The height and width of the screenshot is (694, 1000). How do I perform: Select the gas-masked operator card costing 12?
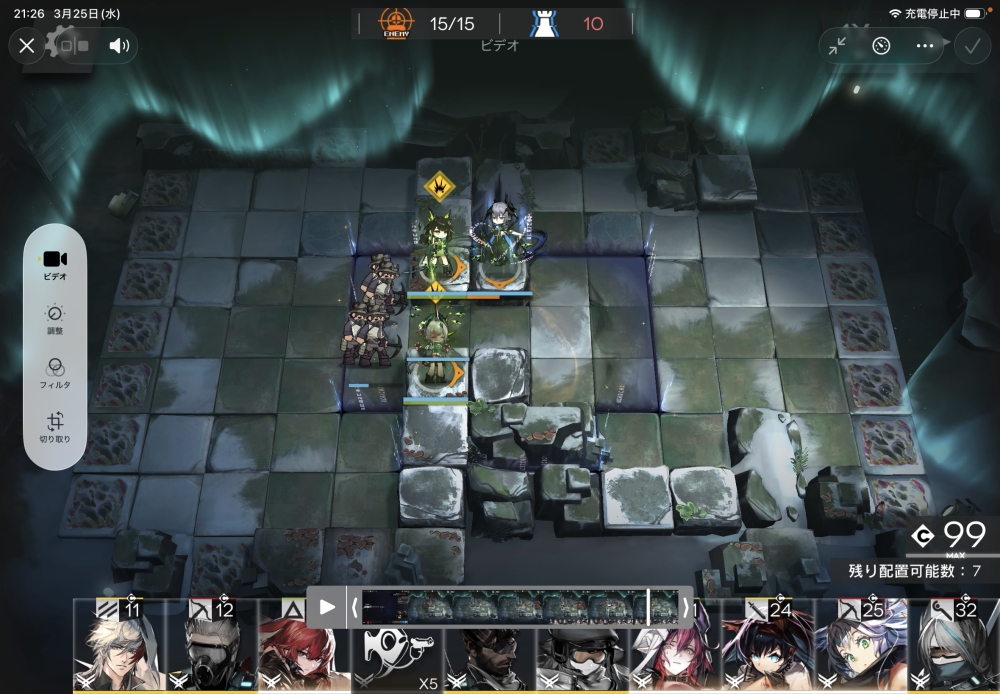pos(211,650)
